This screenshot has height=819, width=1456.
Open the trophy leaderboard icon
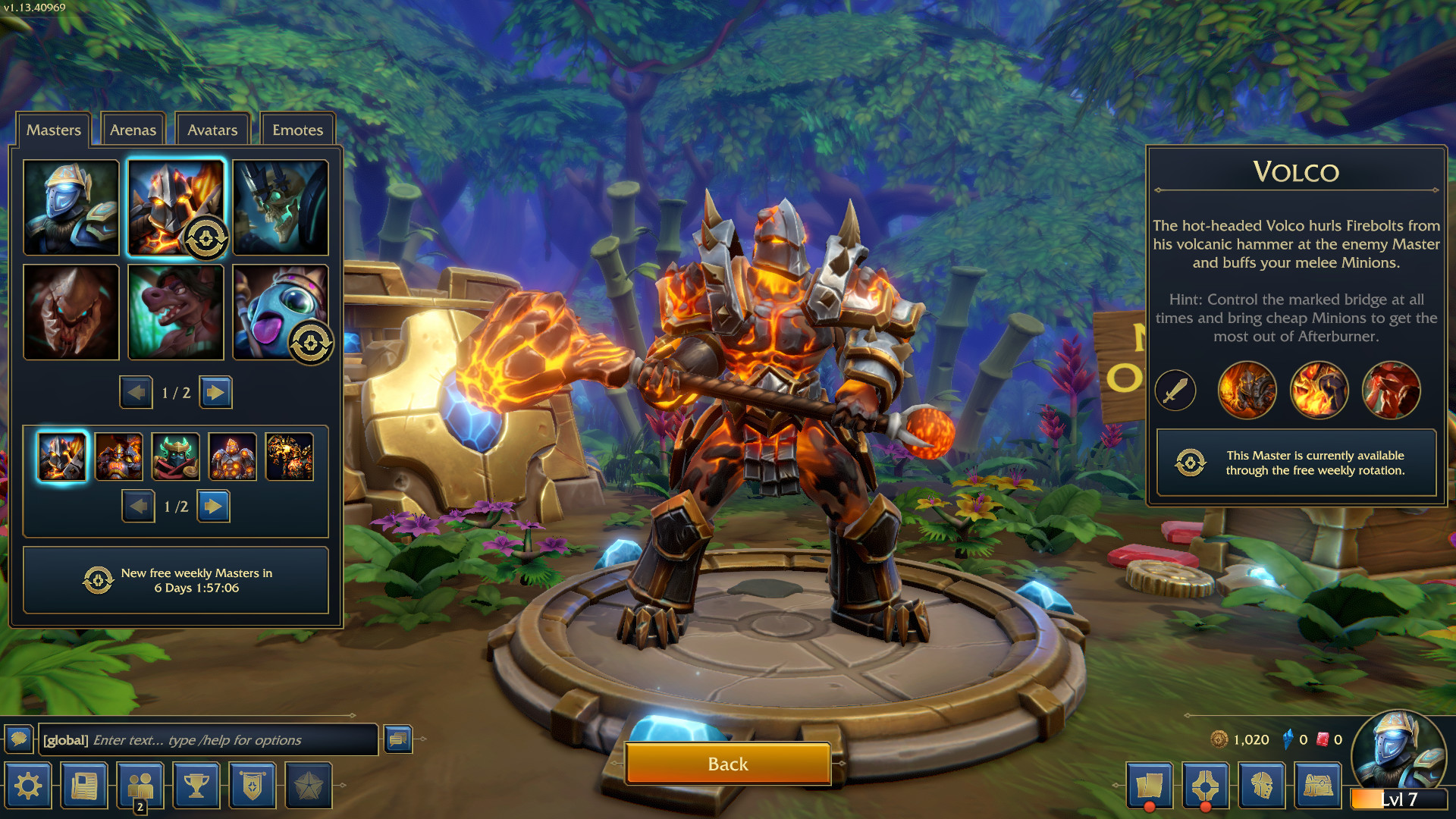click(196, 786)
